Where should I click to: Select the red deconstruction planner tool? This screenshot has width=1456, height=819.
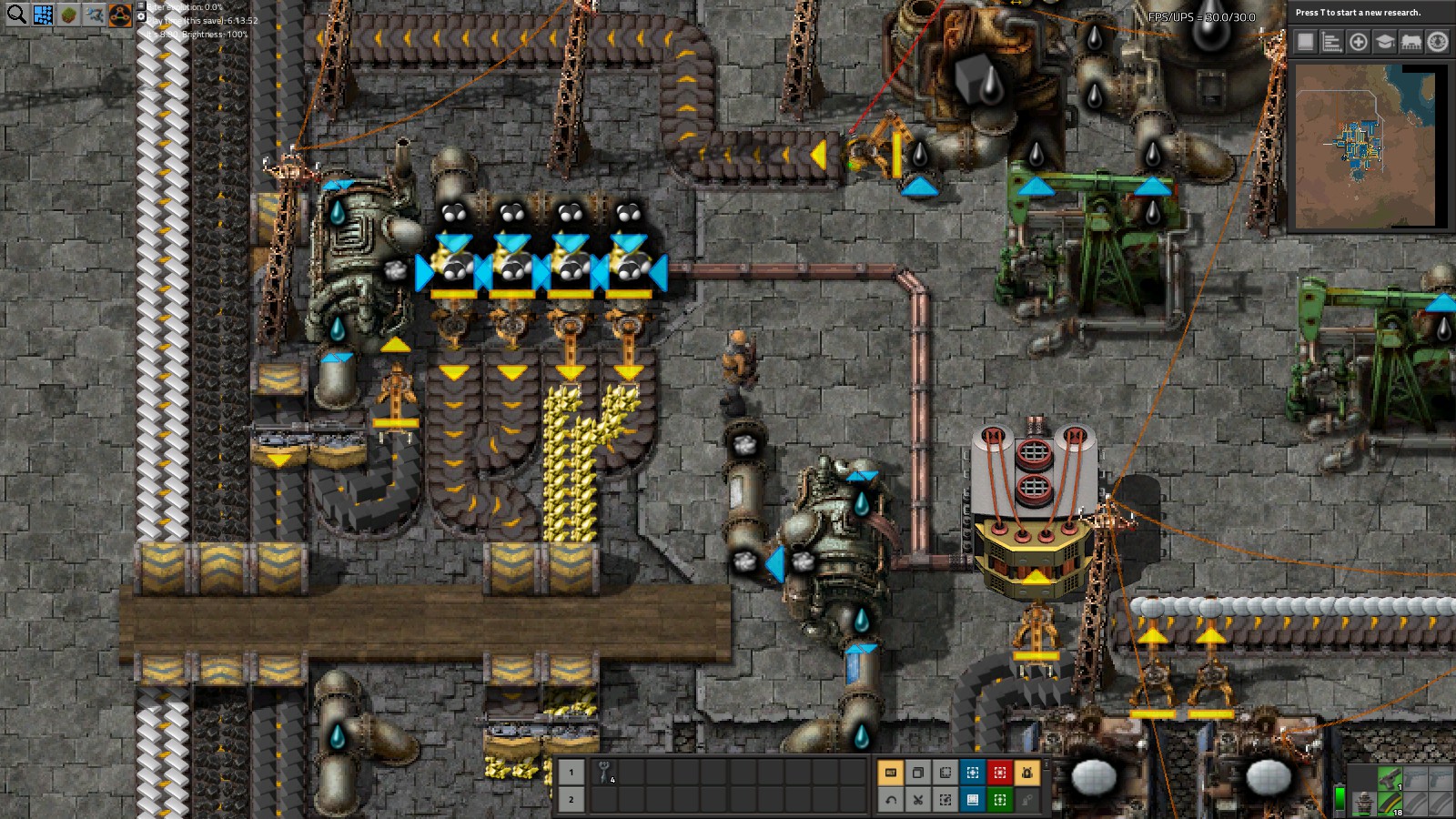[x=999, y=773]
